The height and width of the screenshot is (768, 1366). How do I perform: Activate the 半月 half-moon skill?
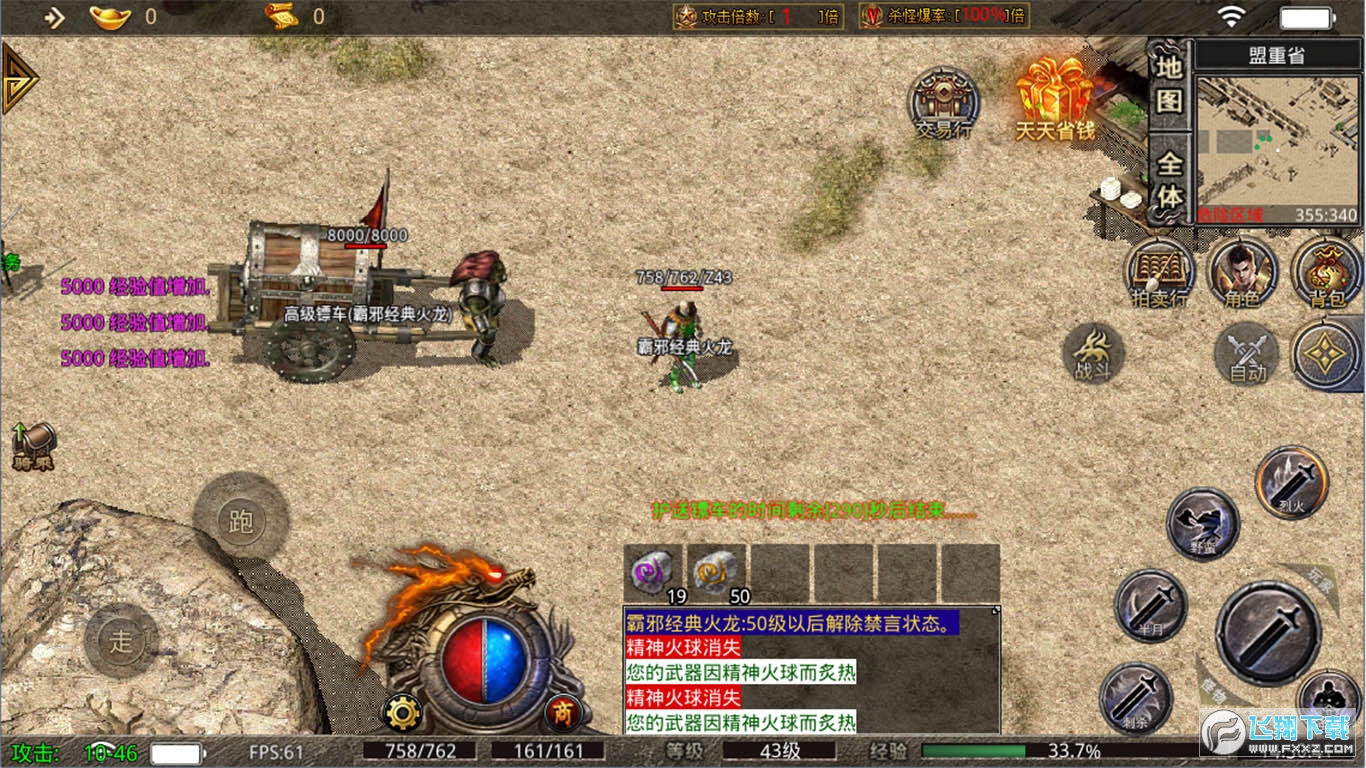click(1150, 605)
